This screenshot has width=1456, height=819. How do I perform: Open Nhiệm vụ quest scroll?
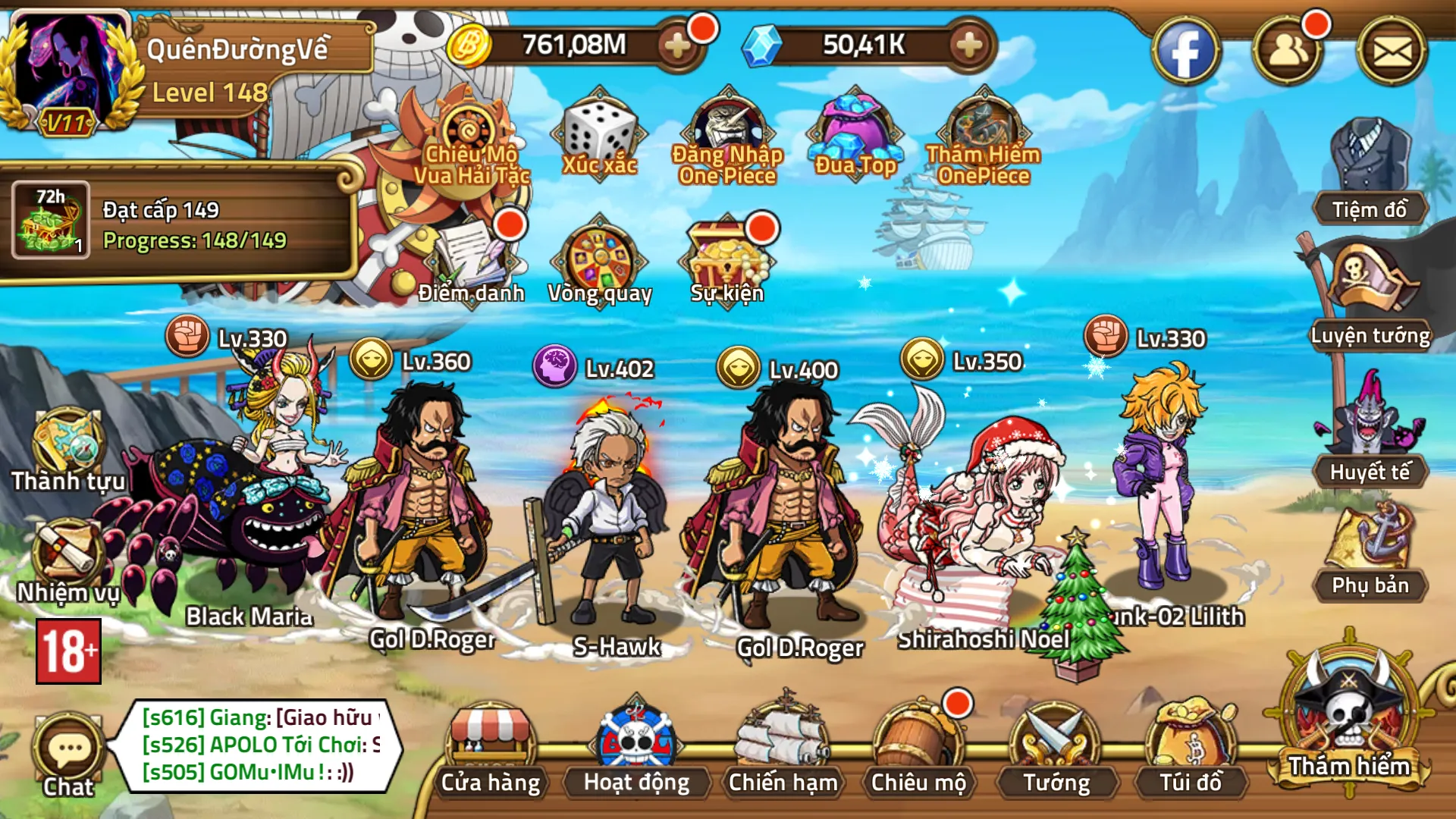pos(67,561)
